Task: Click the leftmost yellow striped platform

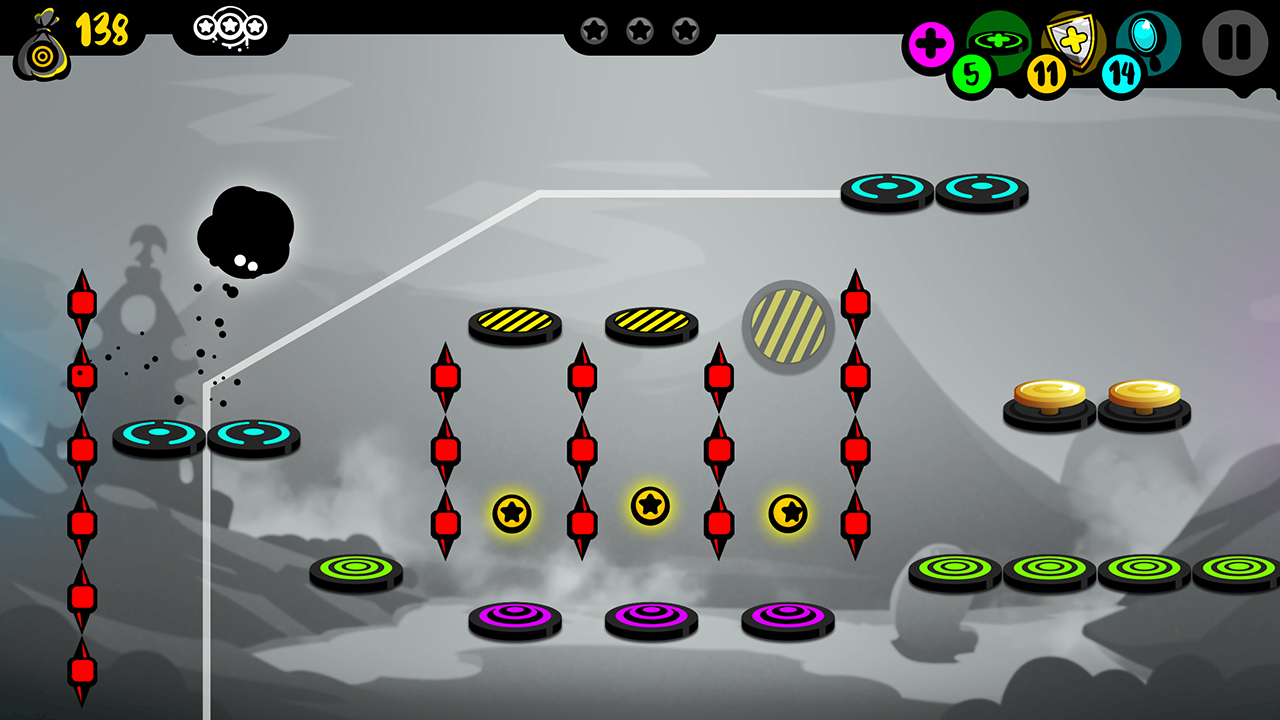Action: [x=513, y=323]
